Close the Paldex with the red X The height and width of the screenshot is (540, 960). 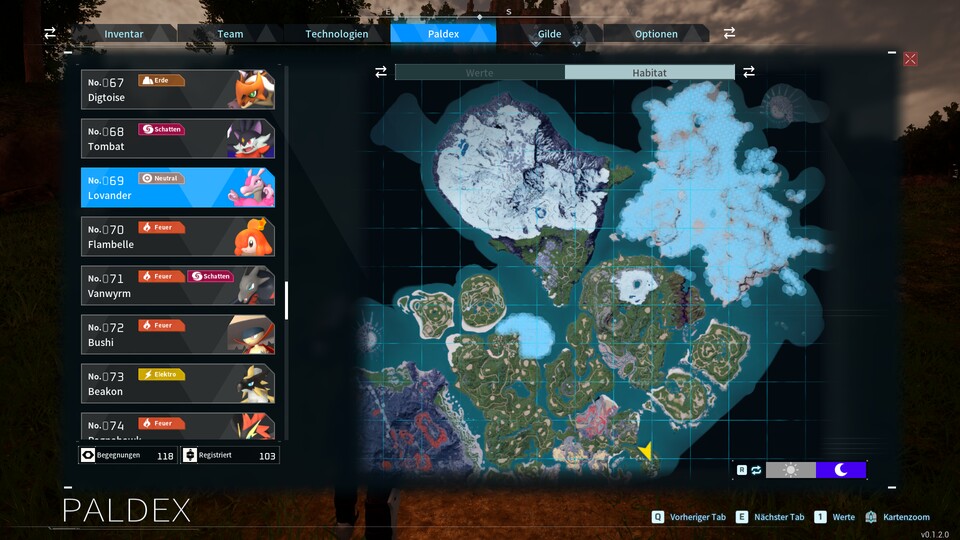coord(910,59)
